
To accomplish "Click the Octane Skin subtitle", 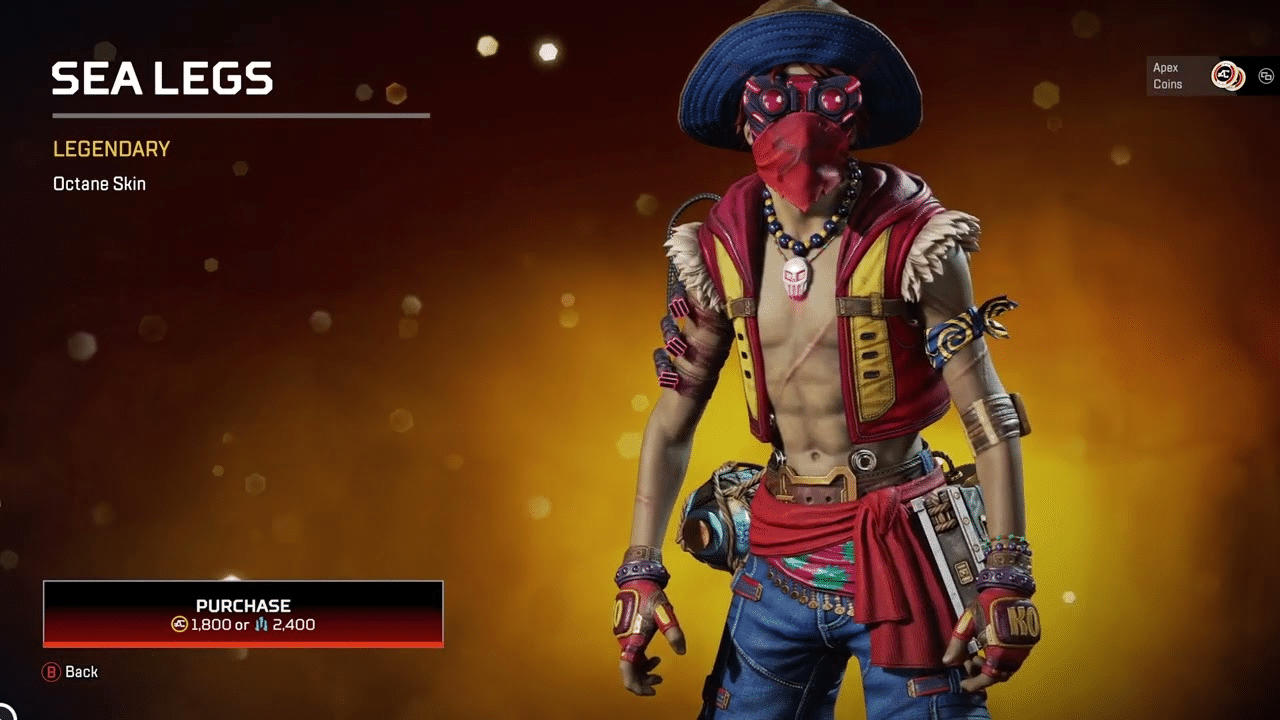I will pyautogui.click(x=99, y=184).
